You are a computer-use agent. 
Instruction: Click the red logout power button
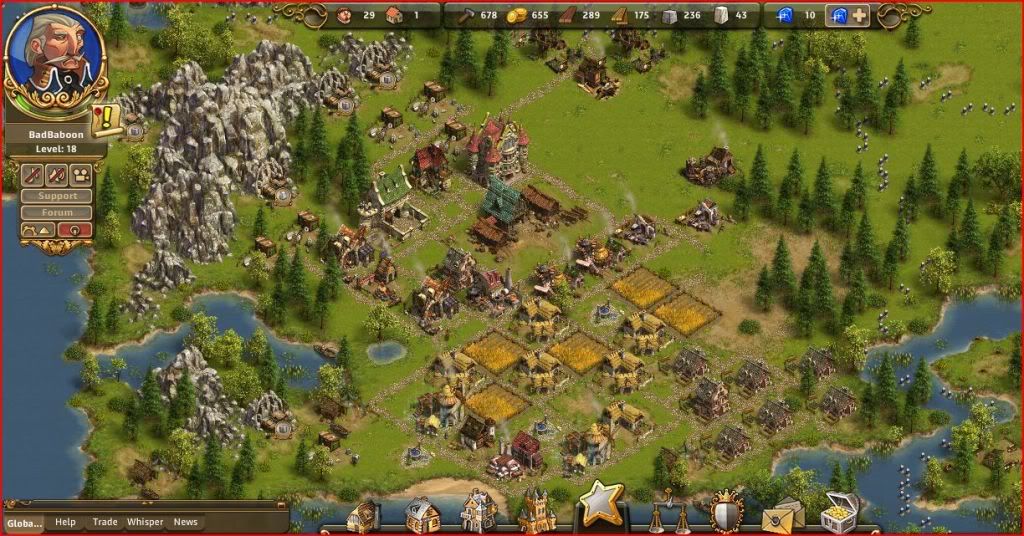pos(75,230)
